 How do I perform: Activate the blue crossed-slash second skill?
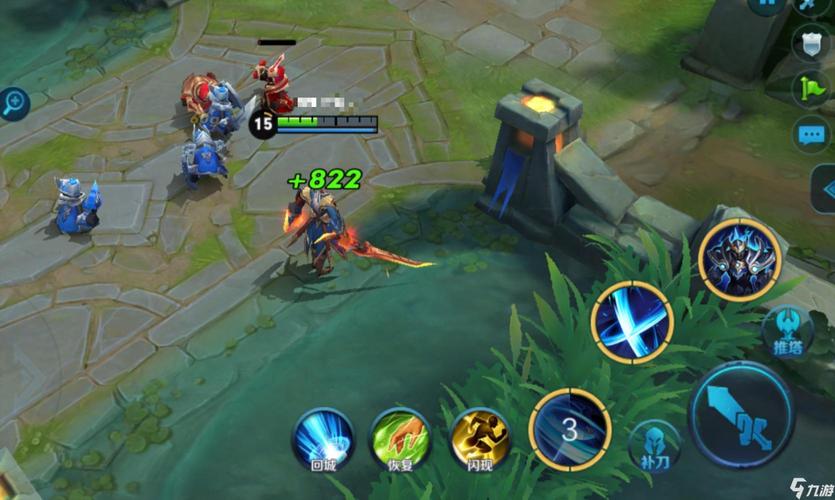point(632,322)
